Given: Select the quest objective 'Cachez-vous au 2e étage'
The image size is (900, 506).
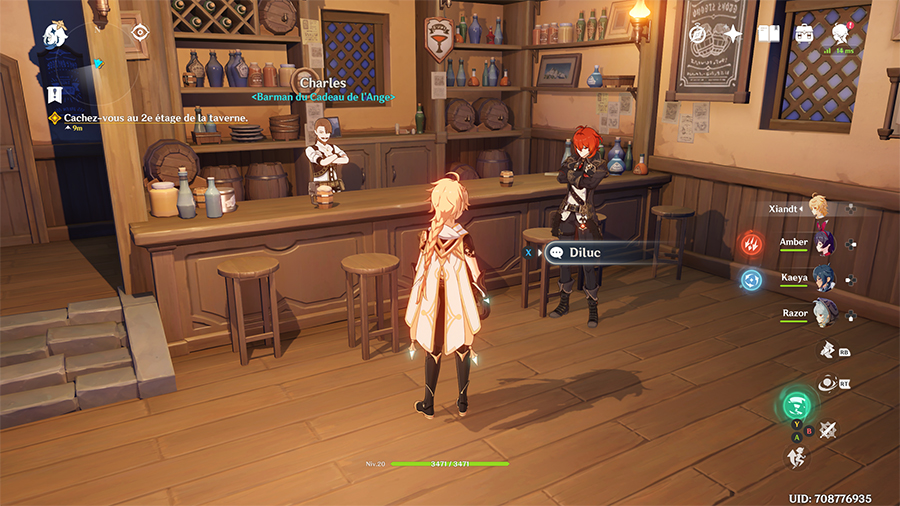Looking at the screenshot, I should pyautogui.click(x=155, y=117).
